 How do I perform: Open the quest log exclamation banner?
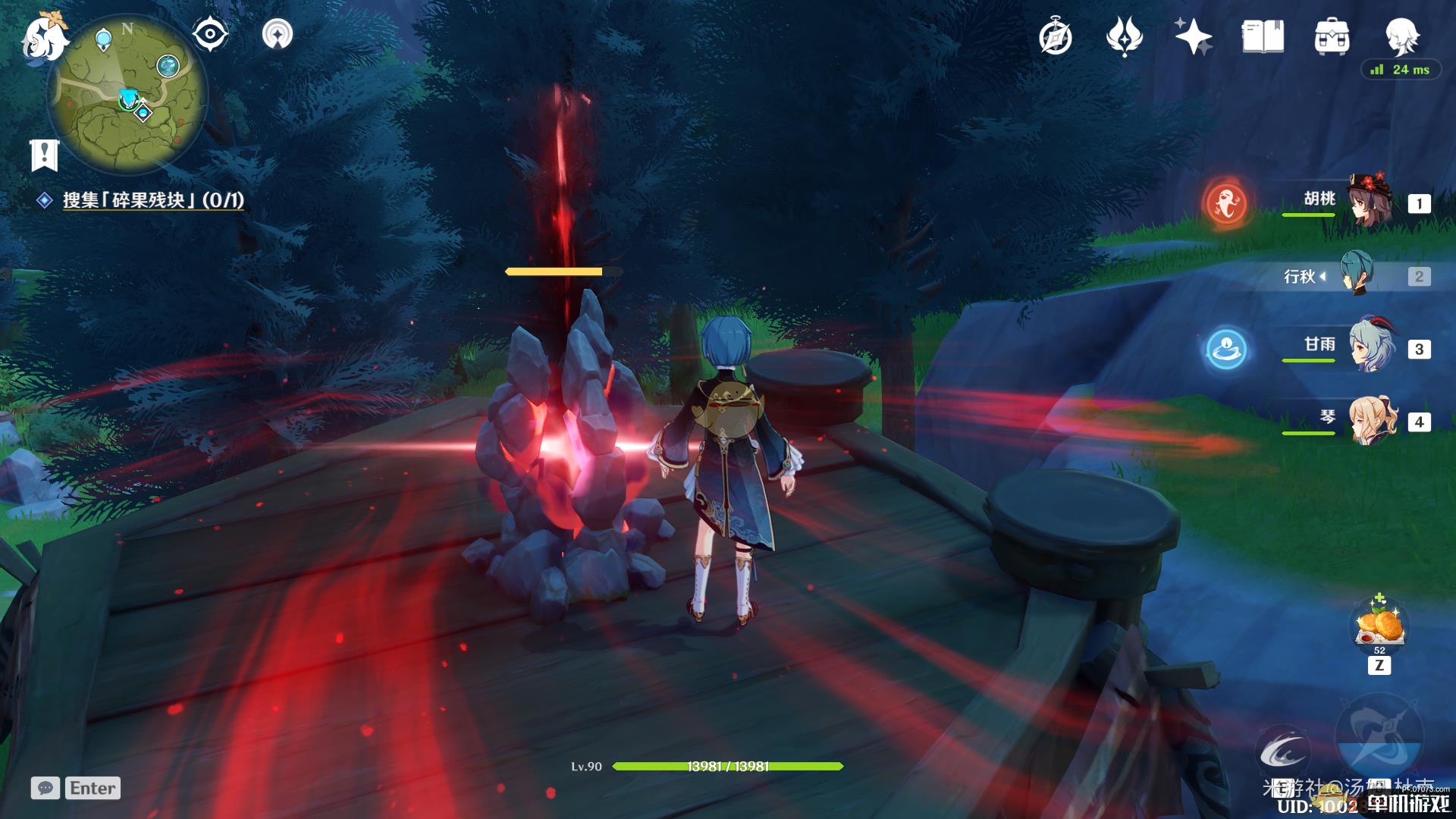[x=44, y=155]
